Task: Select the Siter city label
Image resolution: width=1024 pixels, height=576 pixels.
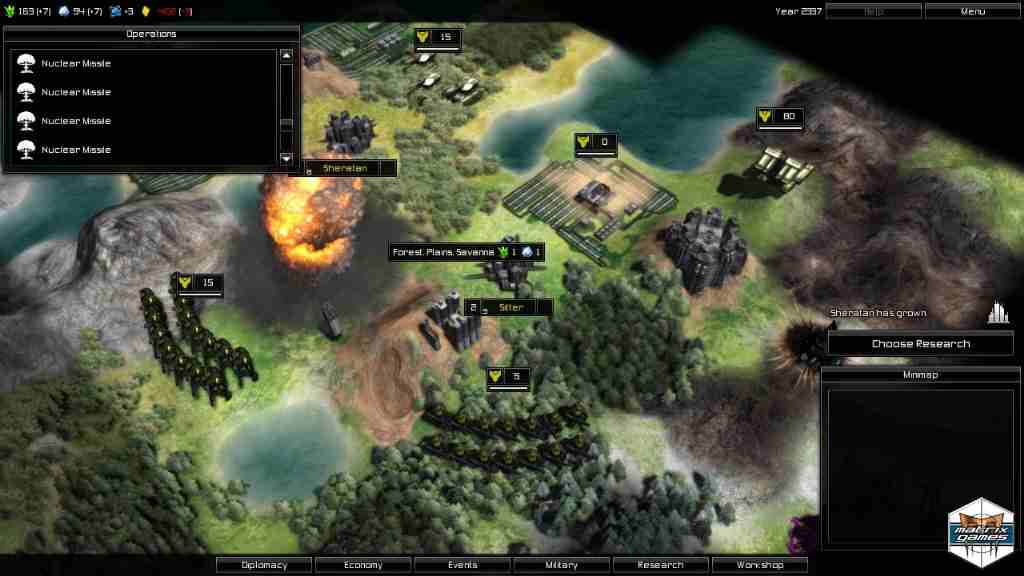Action: [x=511, y=308]
